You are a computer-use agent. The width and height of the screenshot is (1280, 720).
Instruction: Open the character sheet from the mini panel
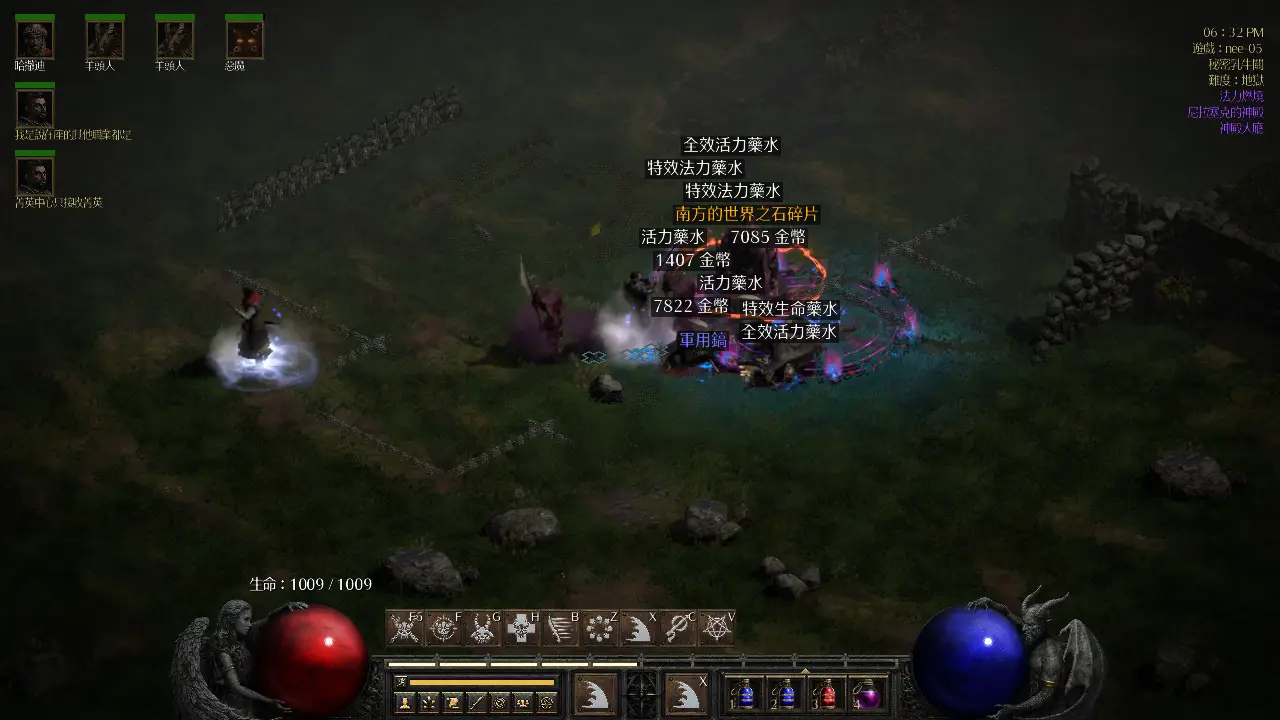click(405, 703)
